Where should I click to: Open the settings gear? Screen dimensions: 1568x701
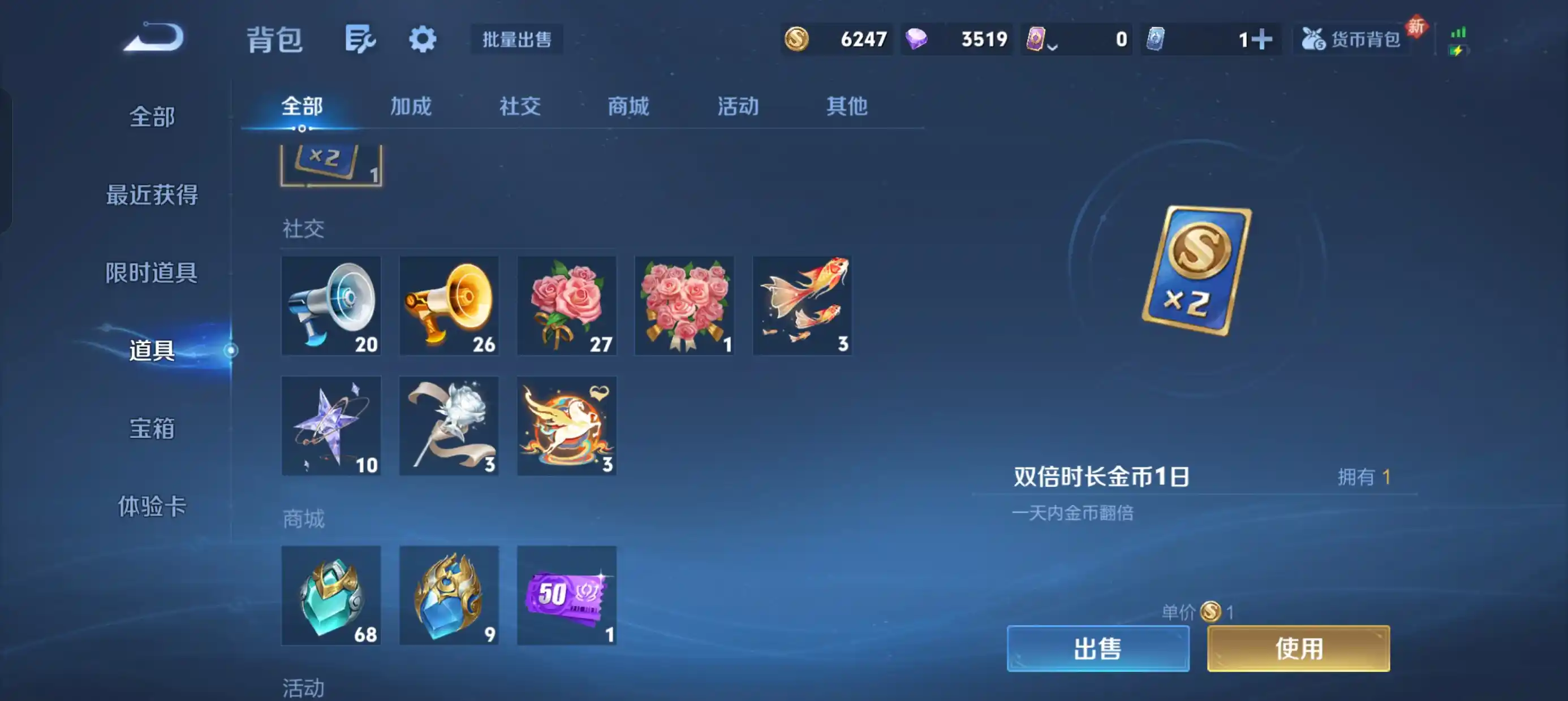point(423,38)
